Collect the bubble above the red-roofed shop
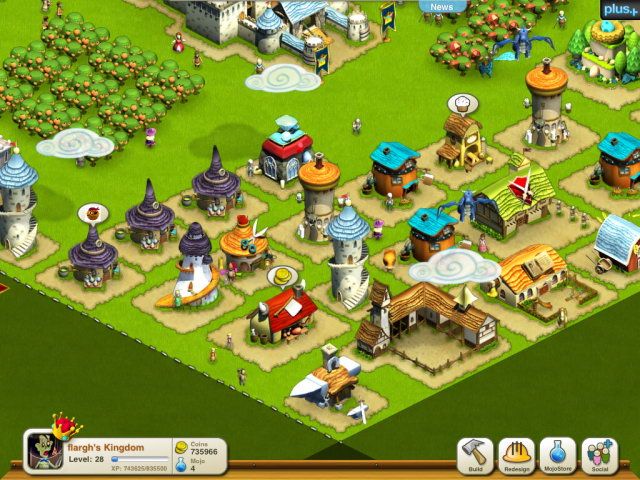The height and width of the screenshot is (480, 640). pyautogui.click(x=283, y=275)
